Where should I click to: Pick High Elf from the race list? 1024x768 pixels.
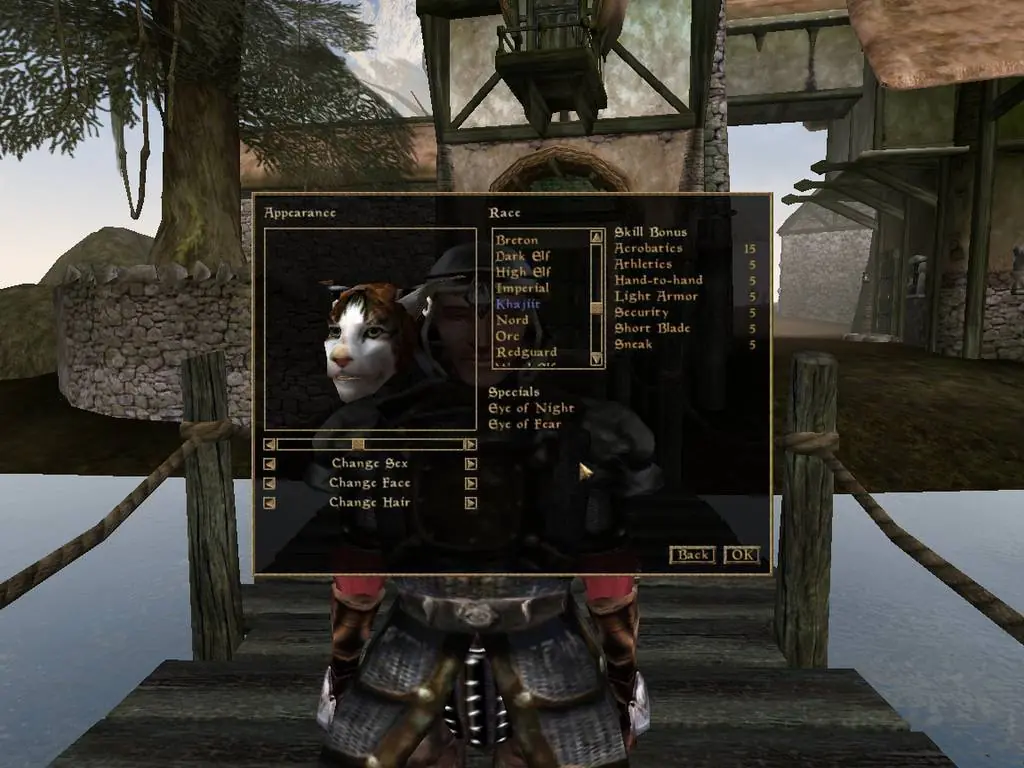[522, 272]
